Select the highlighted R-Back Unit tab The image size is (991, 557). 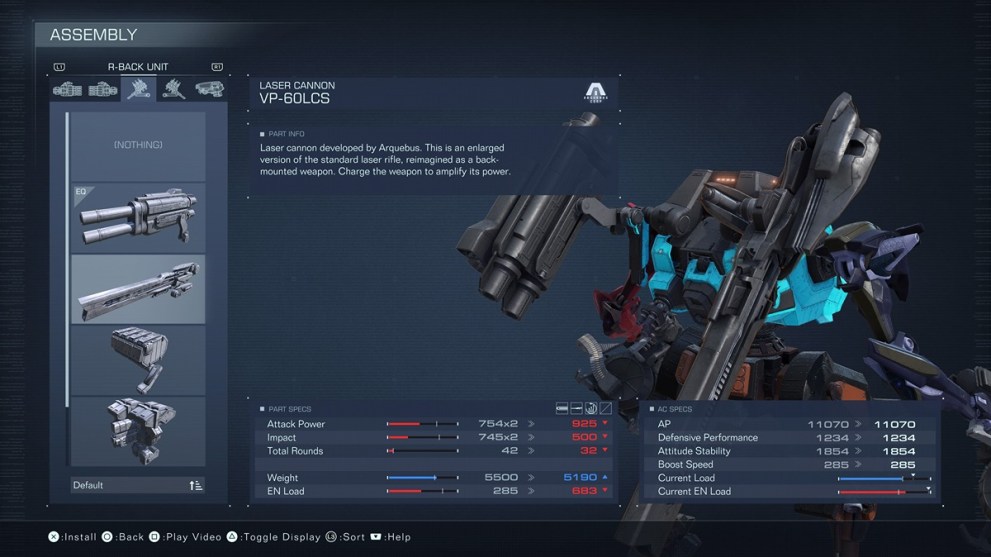pyautogui.click(x=138, y=90)
